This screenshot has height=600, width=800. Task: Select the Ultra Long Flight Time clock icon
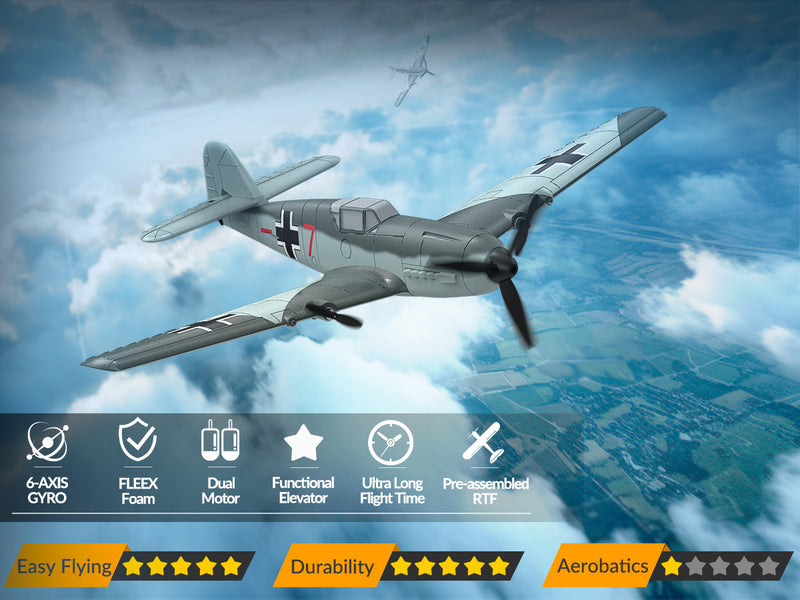pos(390,442)
